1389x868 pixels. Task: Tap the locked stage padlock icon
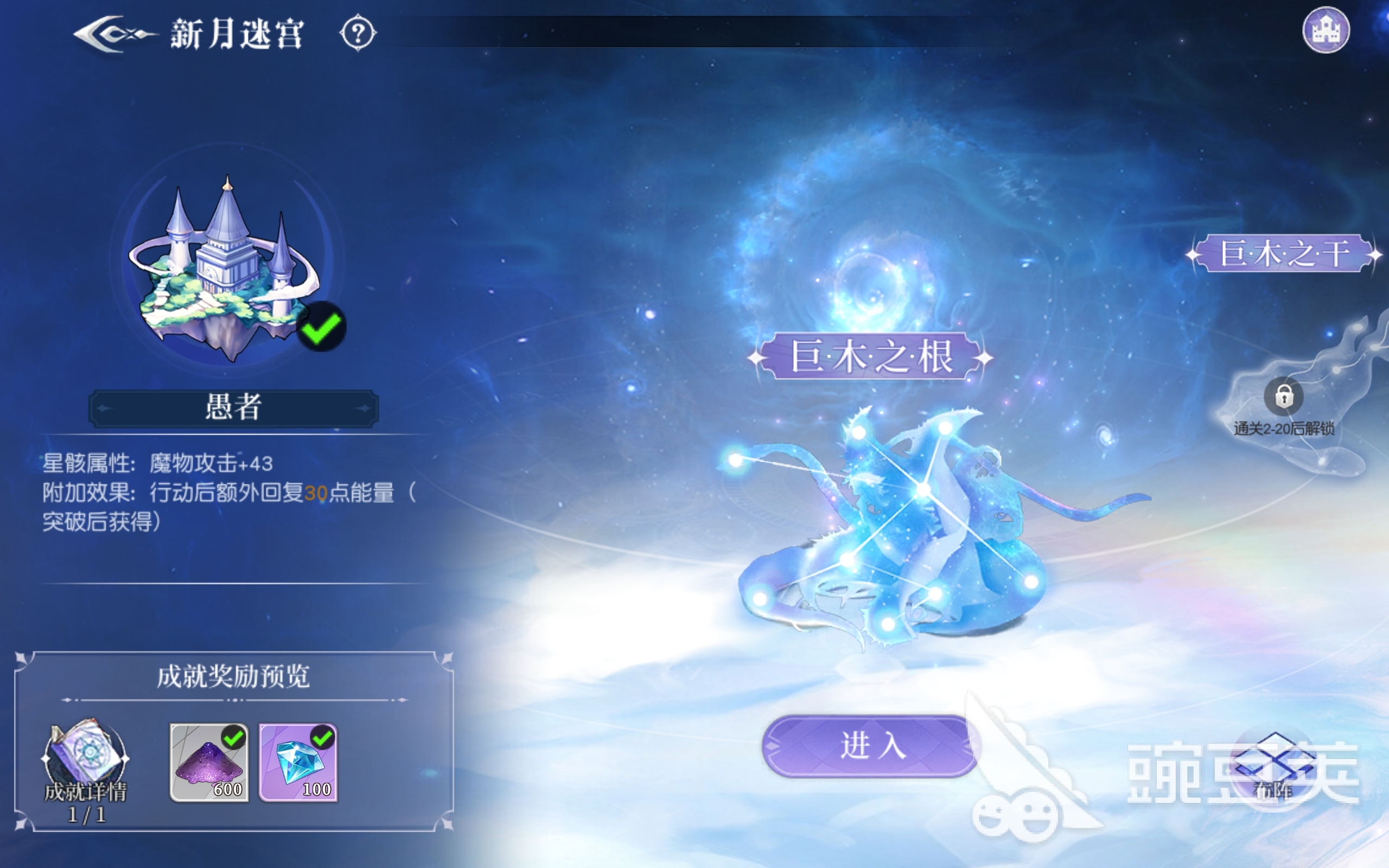pos(1283,396)
